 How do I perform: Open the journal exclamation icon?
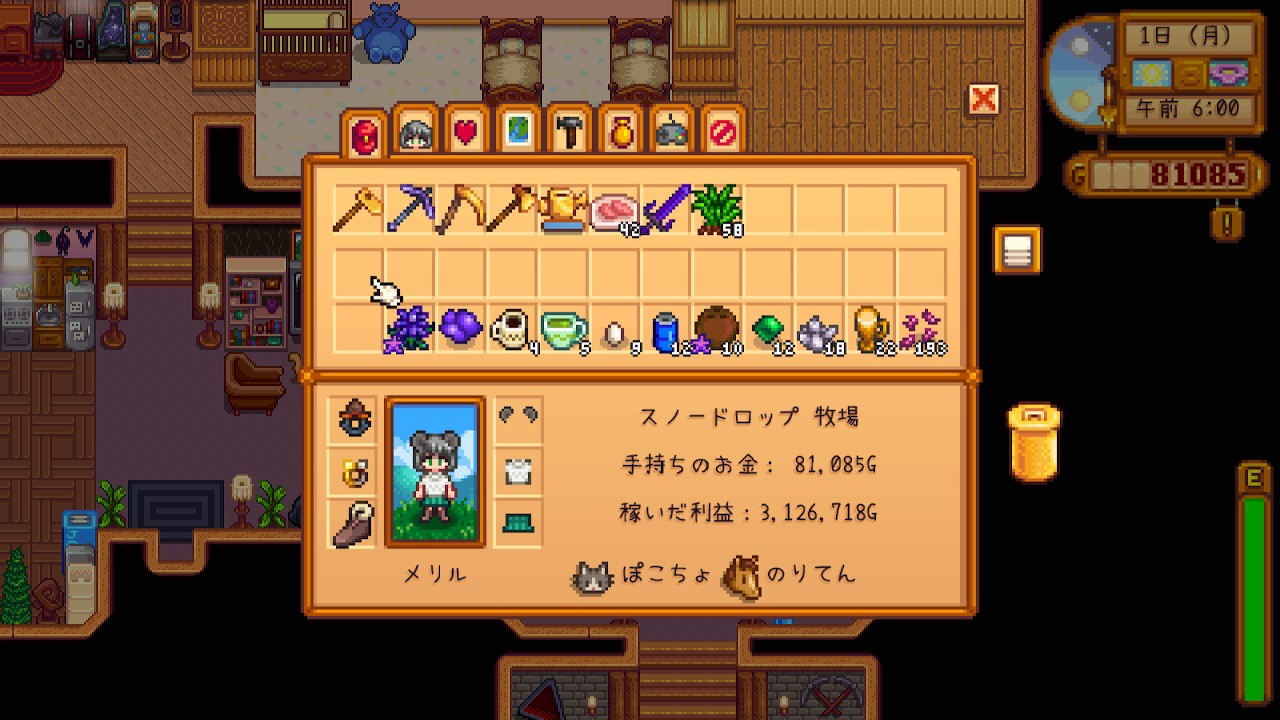pos(1227,220)
